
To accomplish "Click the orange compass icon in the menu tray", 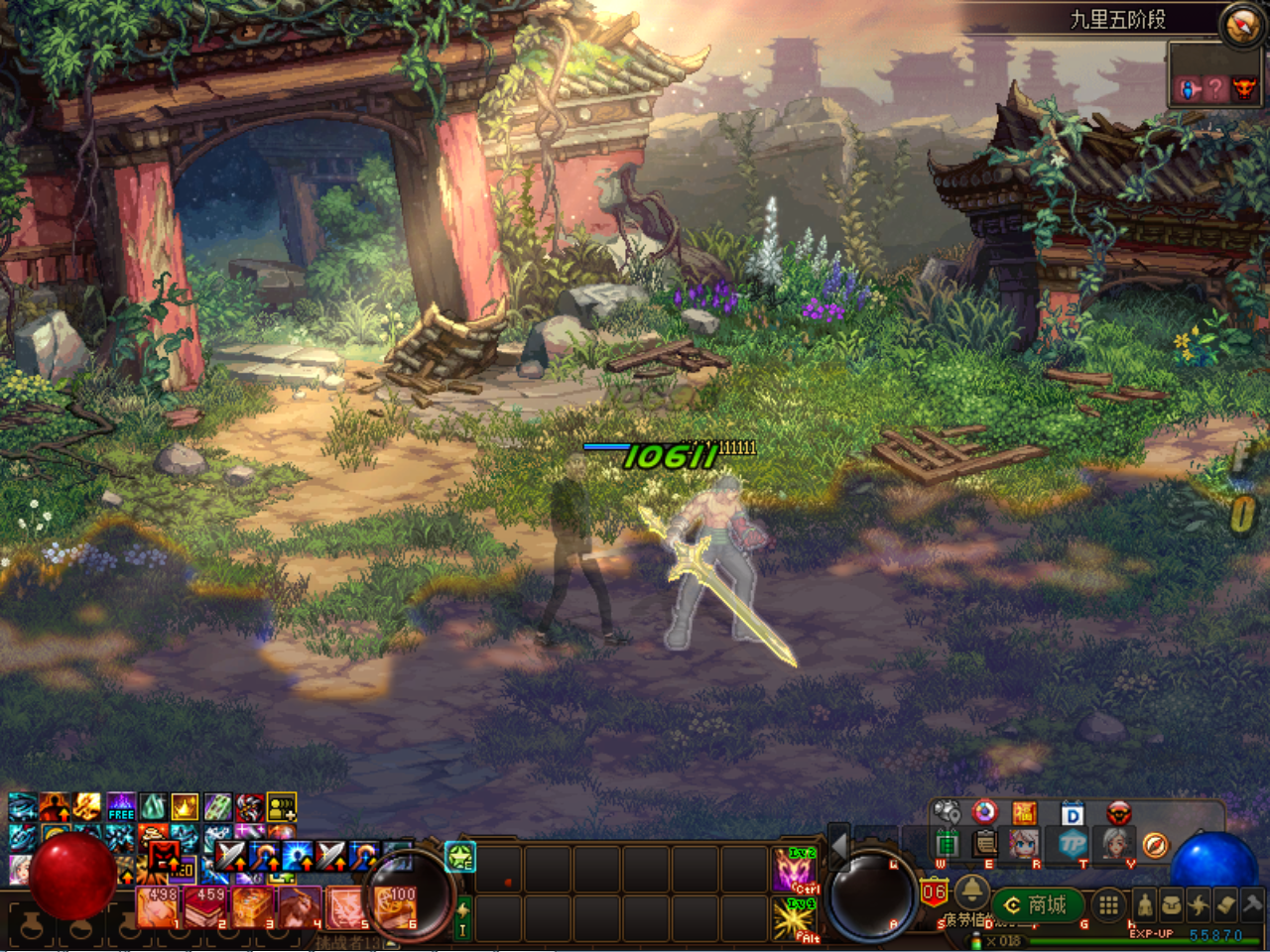I will [x=1155, y=845].
